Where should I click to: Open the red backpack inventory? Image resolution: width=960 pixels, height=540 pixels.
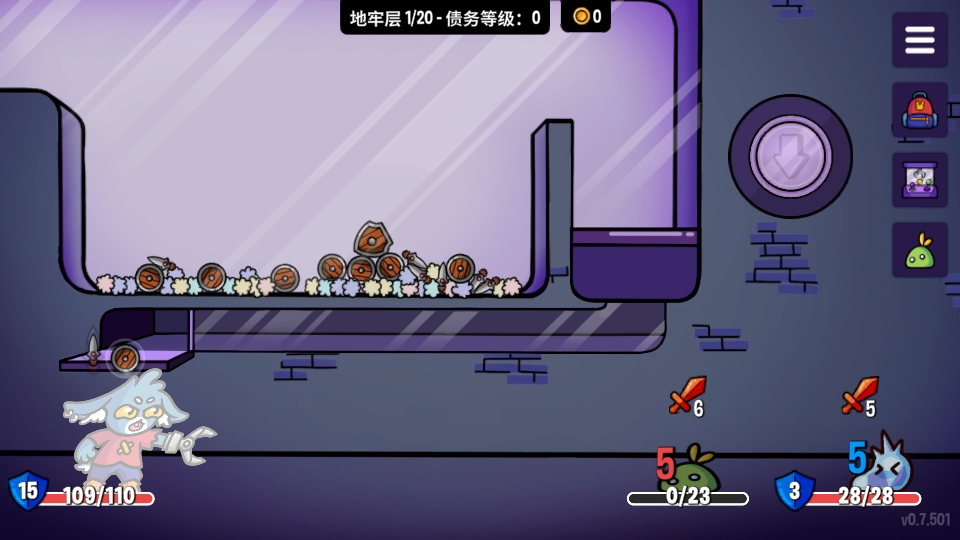[919, 110]
